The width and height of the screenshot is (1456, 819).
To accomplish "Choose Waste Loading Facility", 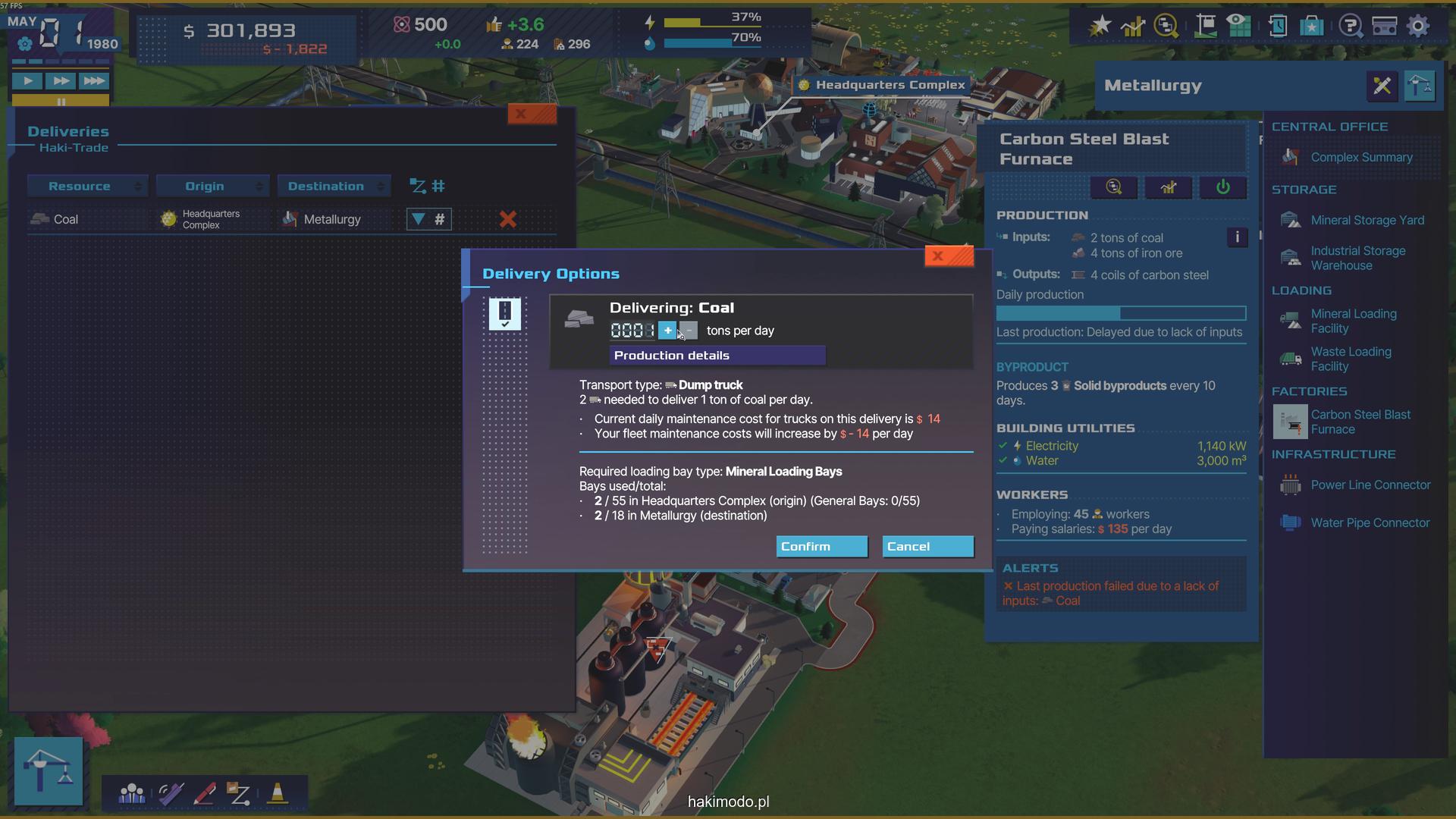I will tap(1351, 359).
